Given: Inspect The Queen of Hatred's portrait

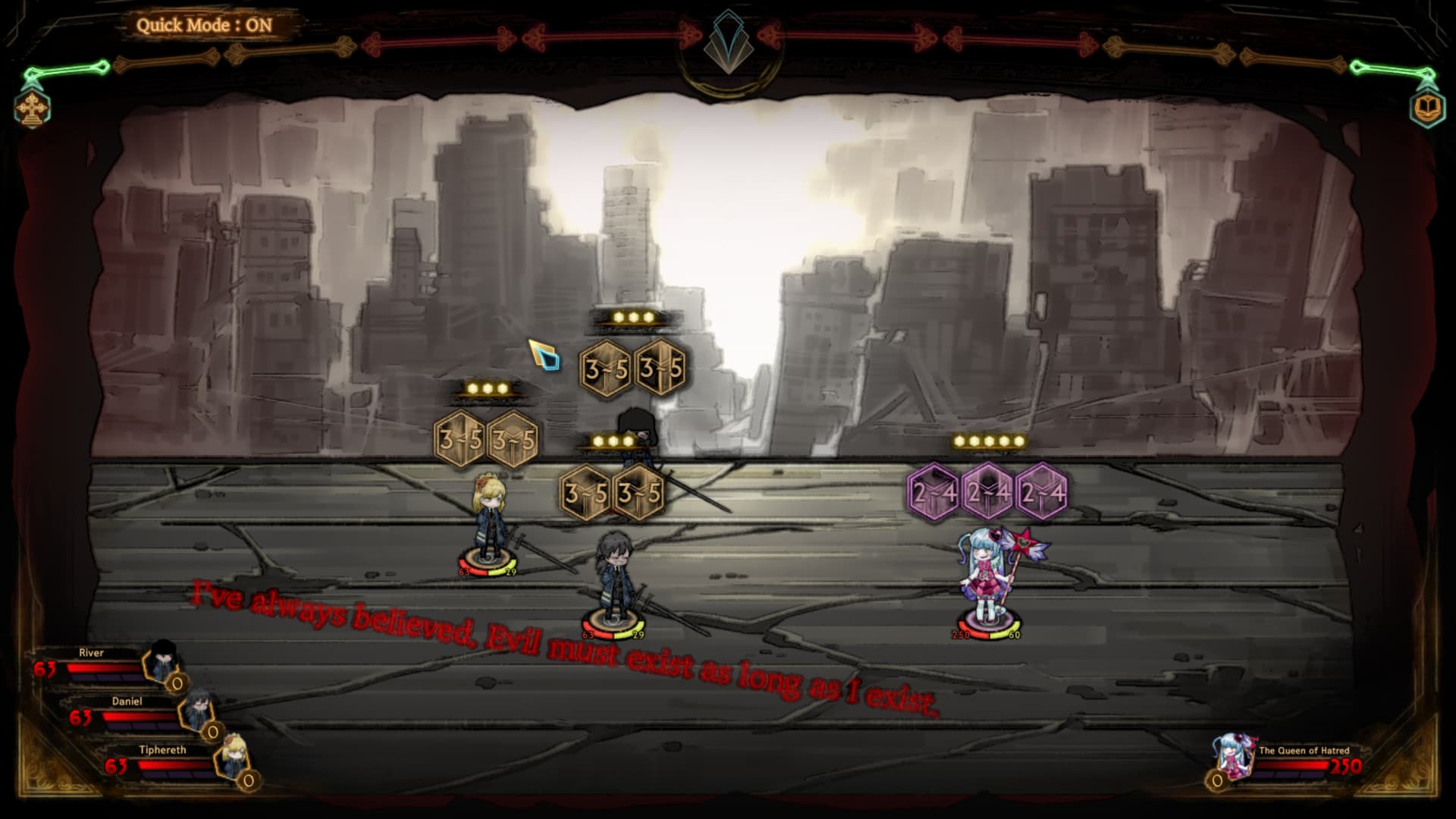Looking at the screenshot, I should (1234, 755).
